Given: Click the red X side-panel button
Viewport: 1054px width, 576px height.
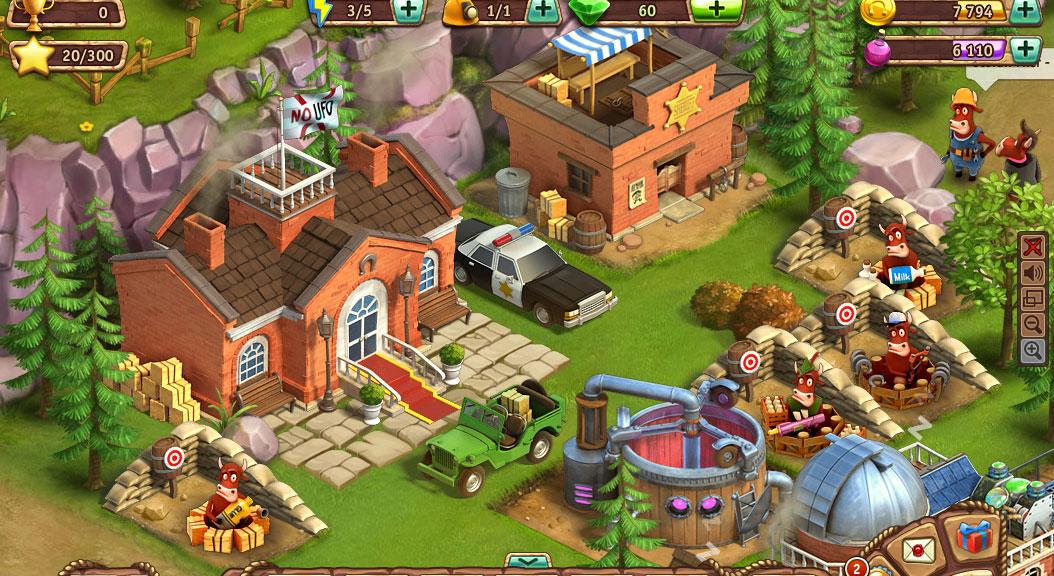Looking at the screenshot, I should coord(1033,246).
